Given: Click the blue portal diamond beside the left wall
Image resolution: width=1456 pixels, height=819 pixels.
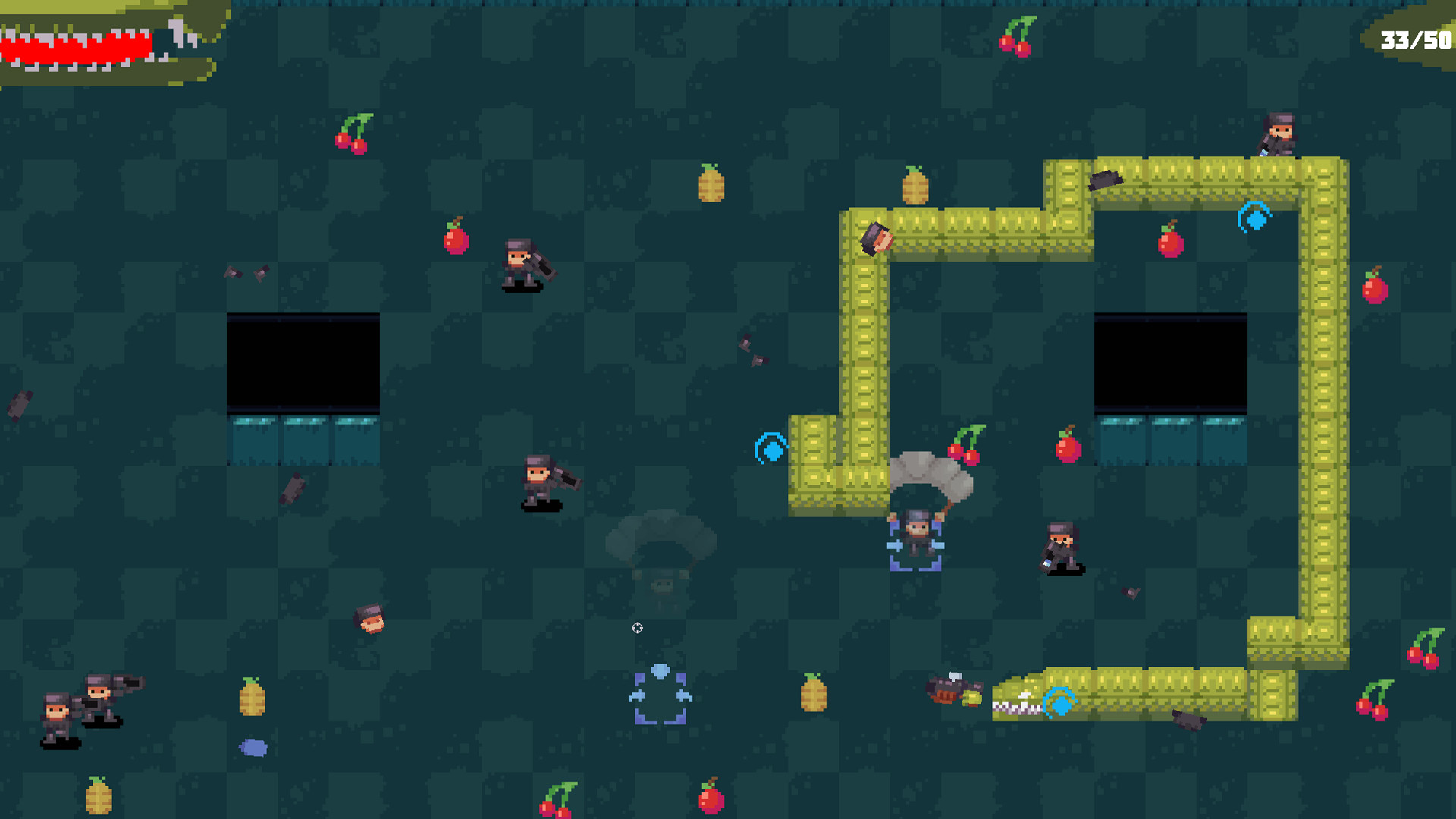Looking at the screenshot, I should click(x=771, y=449).
